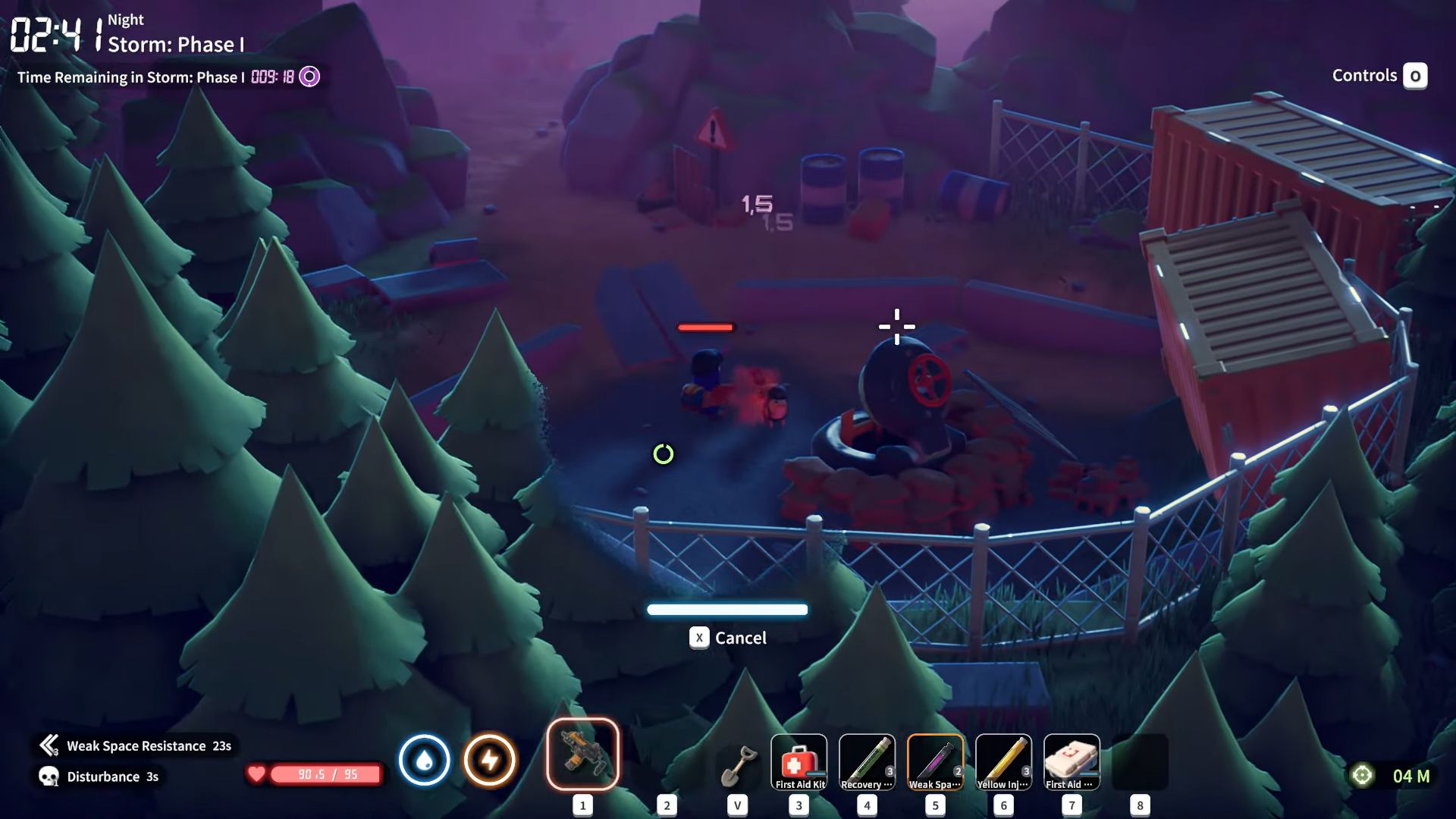Select the Yellow Injector slot
This screenshot has height=819, width=1456.
pos(1003,762)
